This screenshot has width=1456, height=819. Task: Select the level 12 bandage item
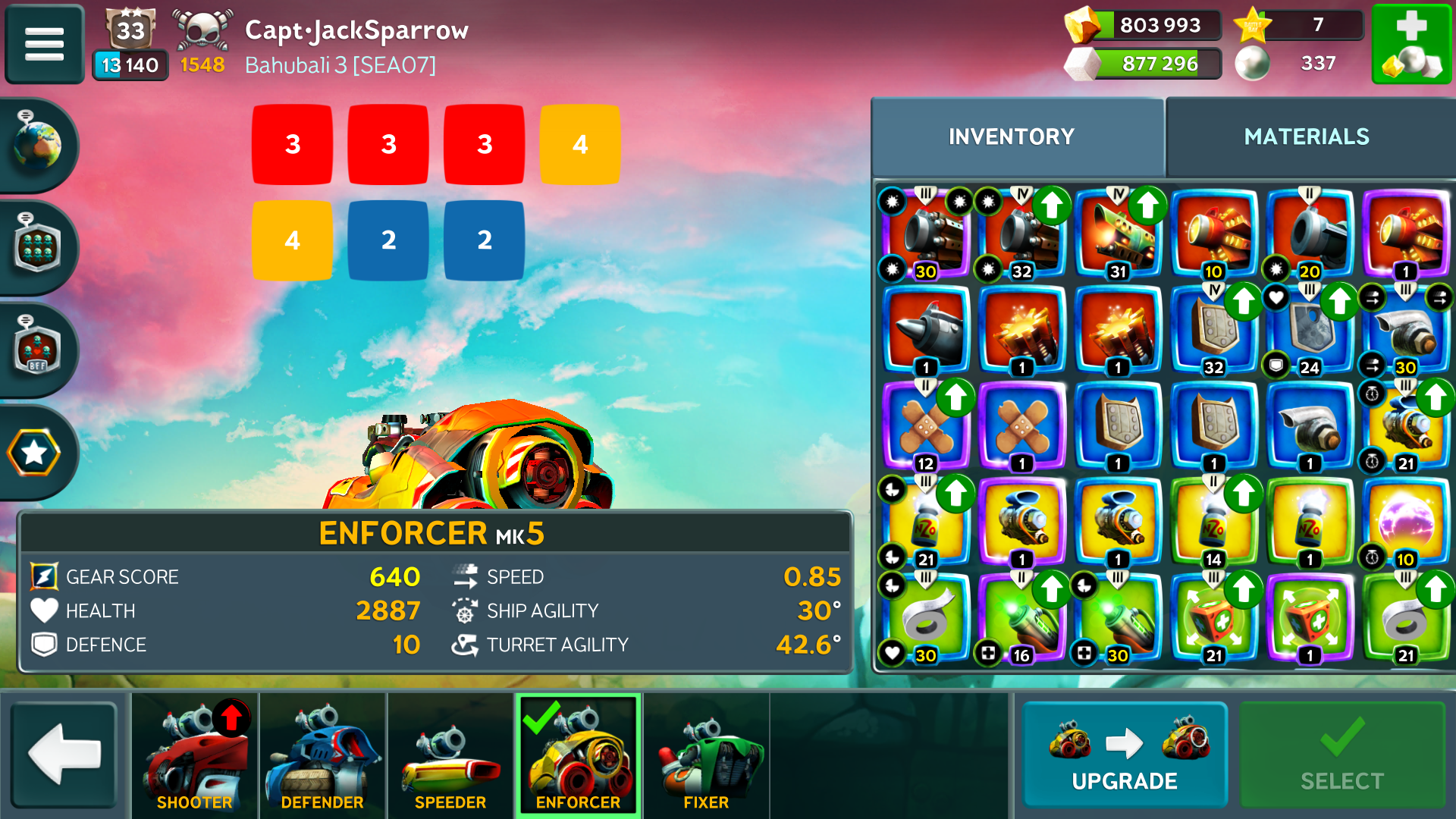(926, 426)
